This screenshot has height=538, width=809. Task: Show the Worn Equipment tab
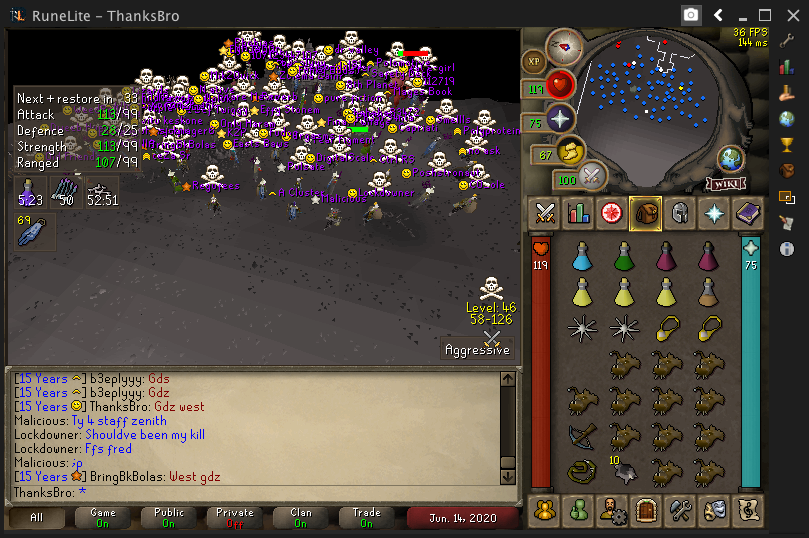coord(679,213)
